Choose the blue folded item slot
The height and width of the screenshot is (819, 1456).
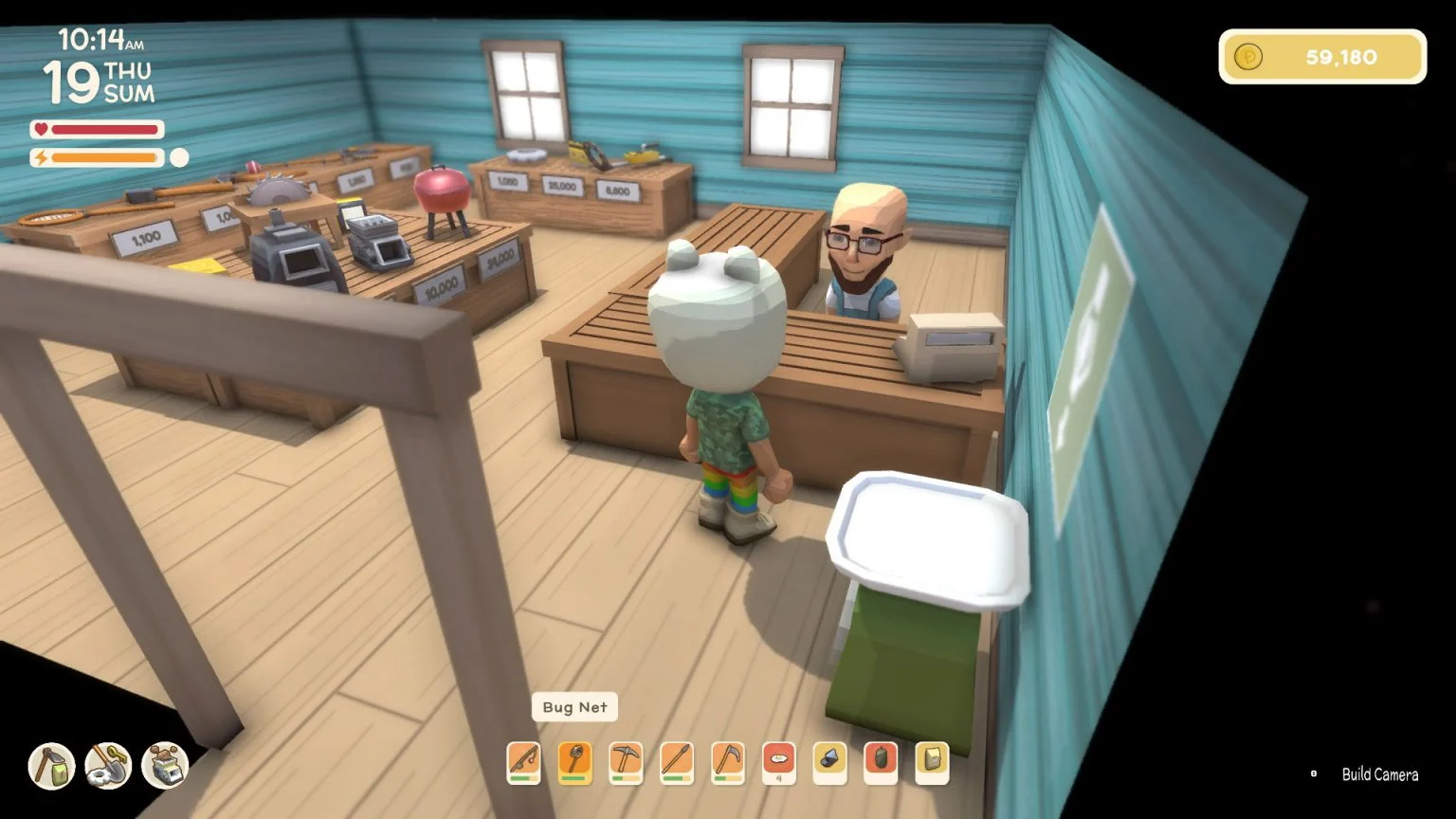tap(830, 761)
